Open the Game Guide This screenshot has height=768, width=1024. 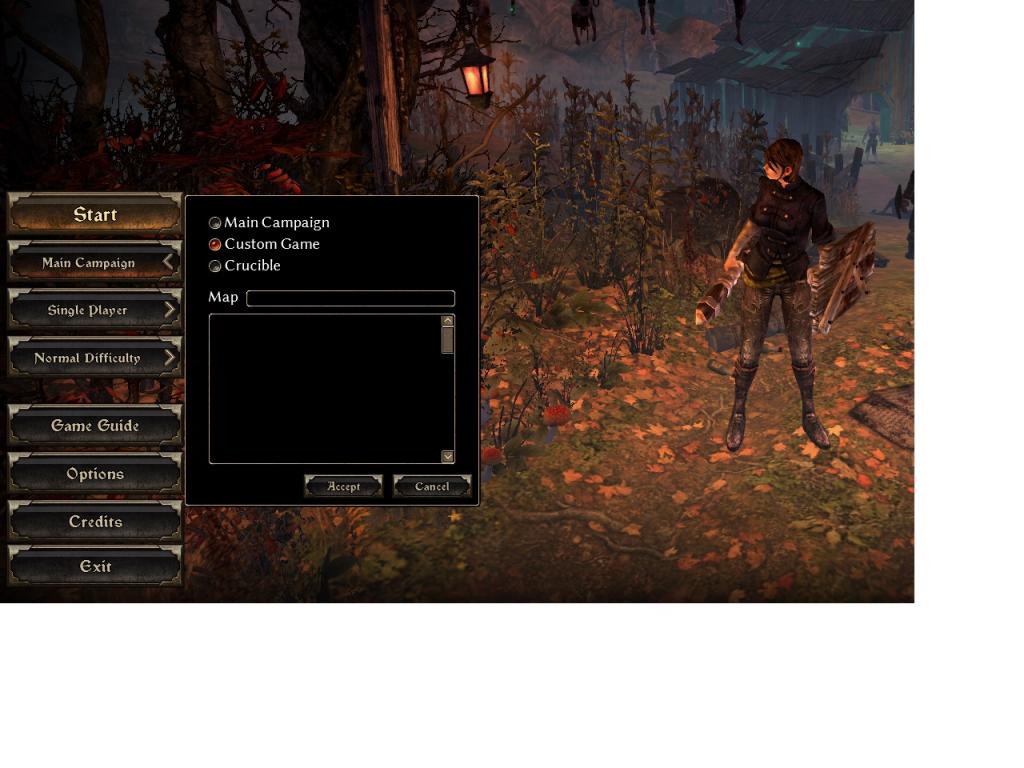click(x=95, y=426)
